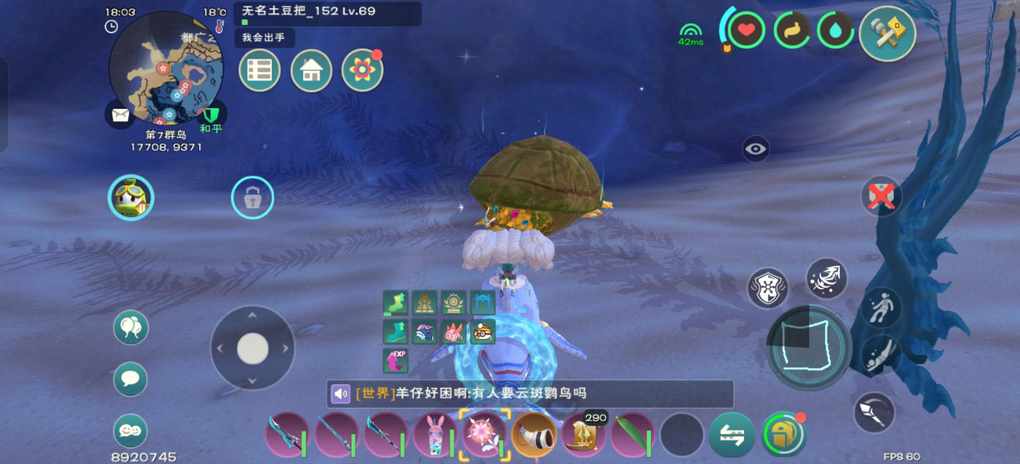This screenshot has height=464, width=1020.
Task: Toggle the padlock lock button
Action: [x=252, y=198]
